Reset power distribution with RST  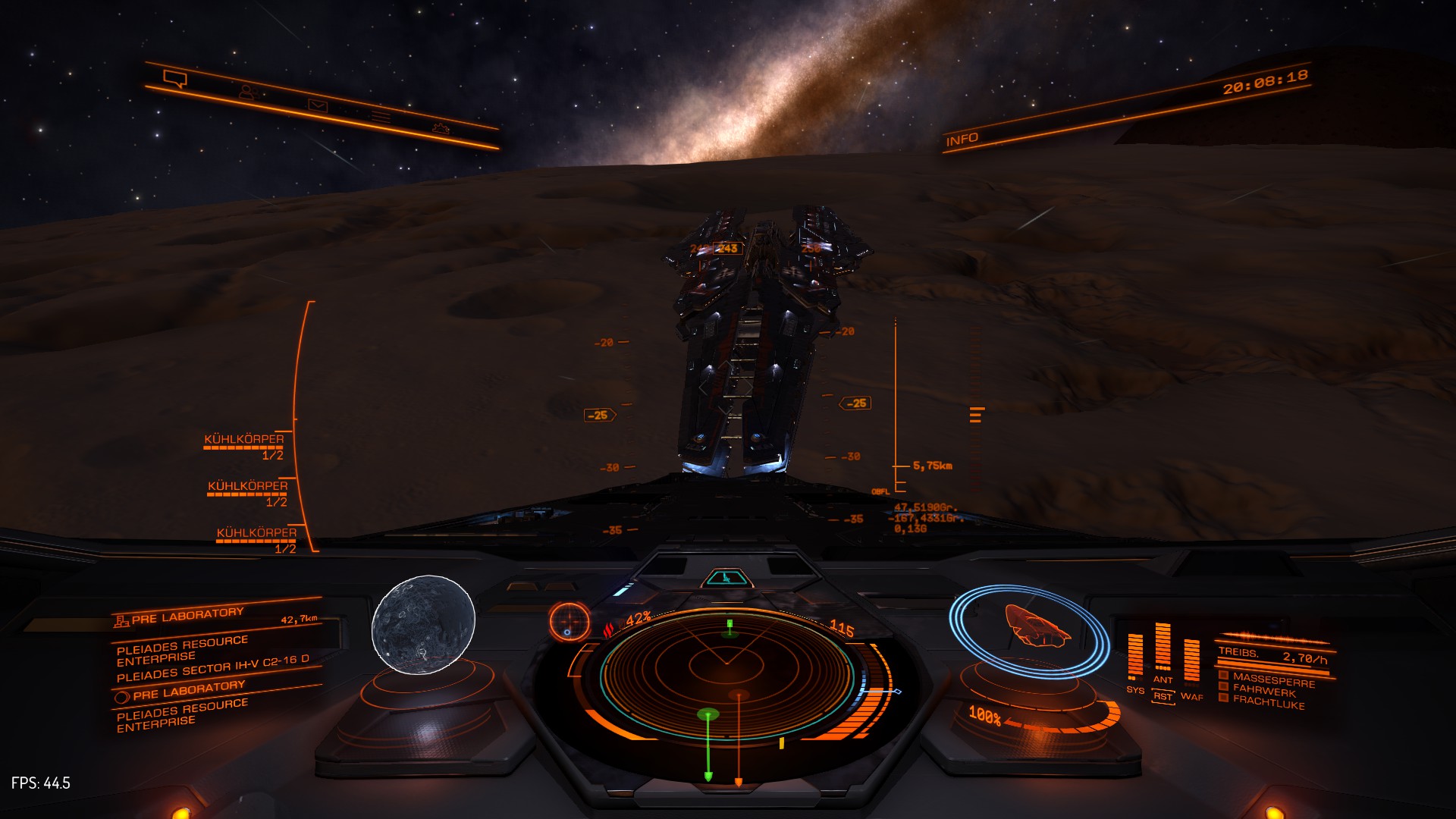(1163, 696)
